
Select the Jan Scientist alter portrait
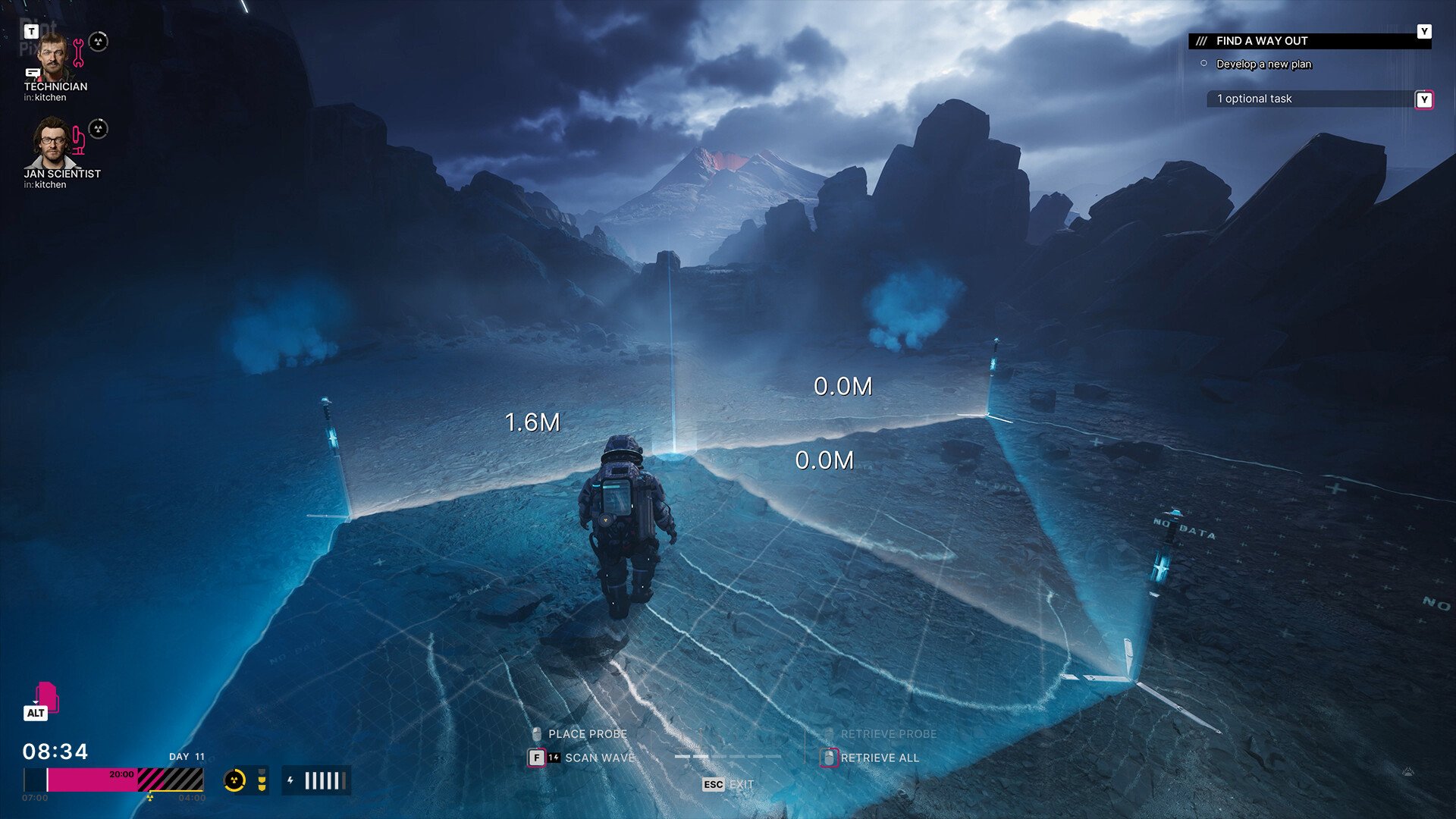point(52,143)
